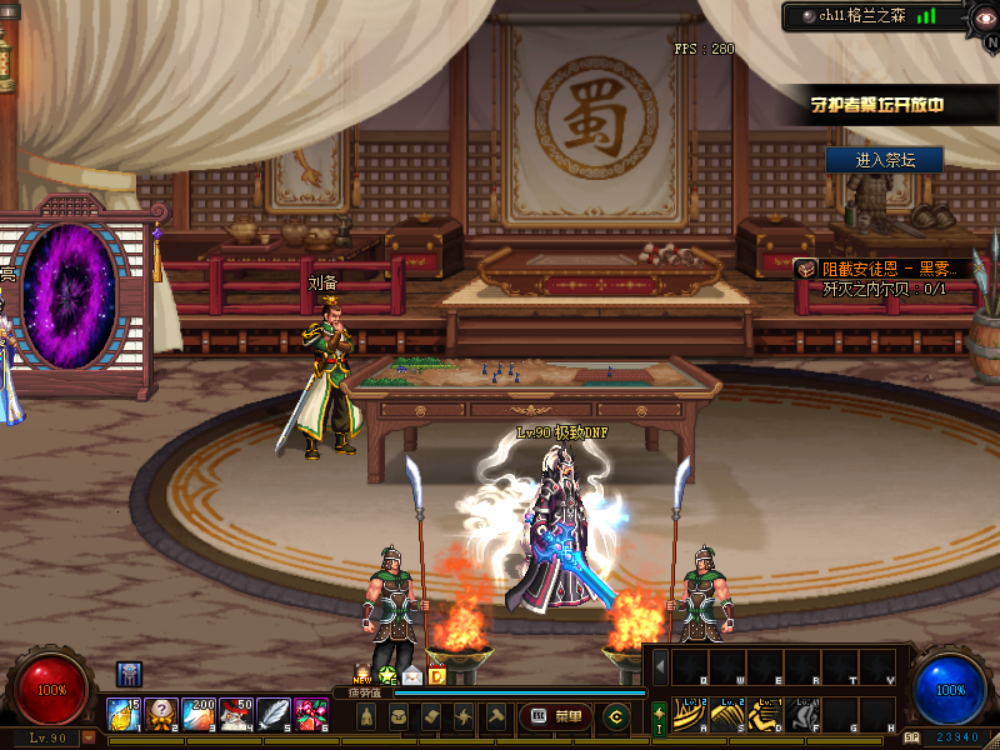Use the golden crystal item in slot 1
Viewport: 1000px width, 750px height.
tap(123, 714)
